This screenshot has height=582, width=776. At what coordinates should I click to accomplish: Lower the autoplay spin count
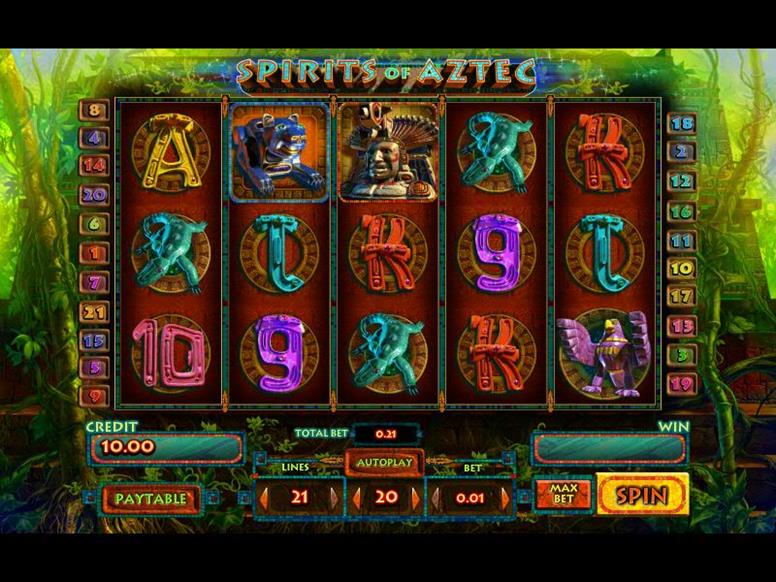pos(358,497)
